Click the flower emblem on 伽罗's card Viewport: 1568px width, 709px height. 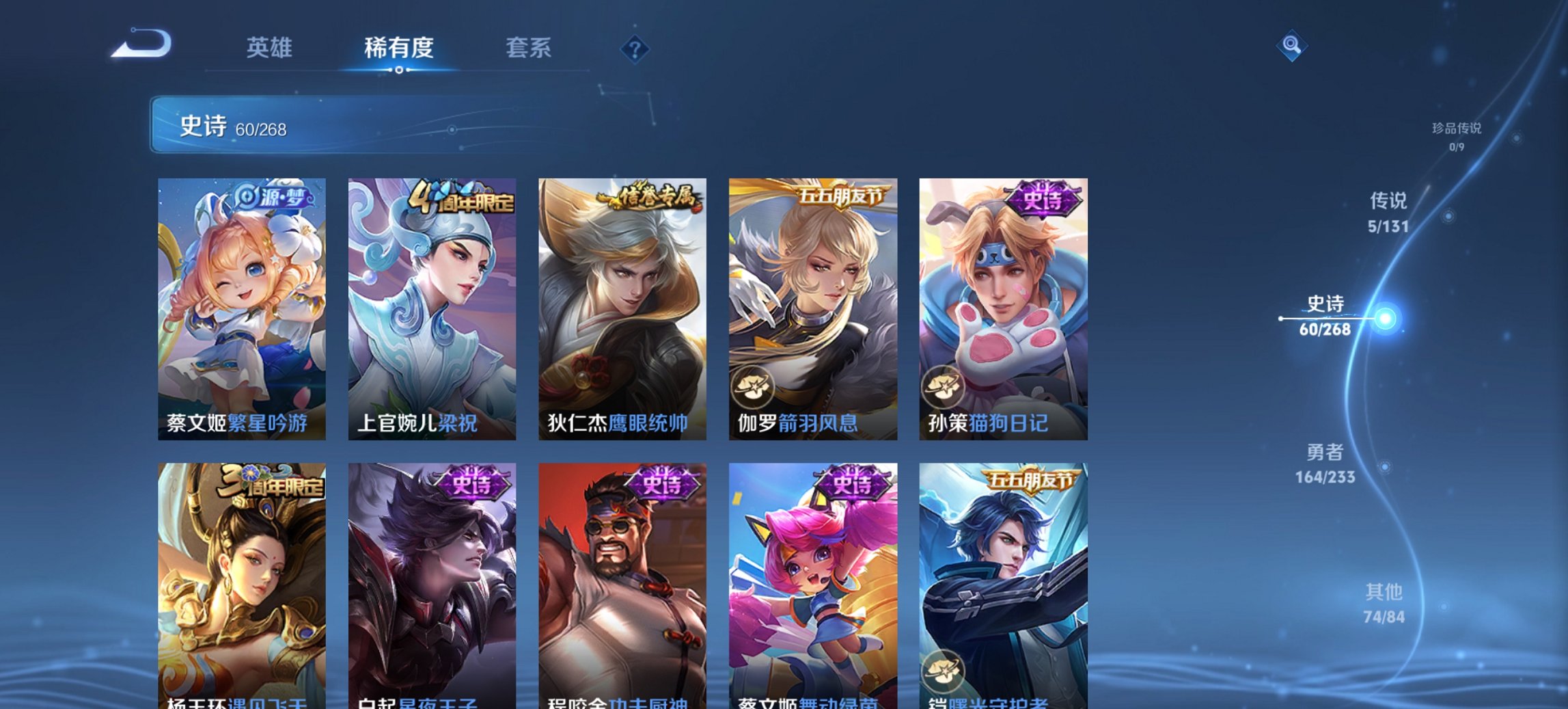pyautogui.click(x=752, y=385)
